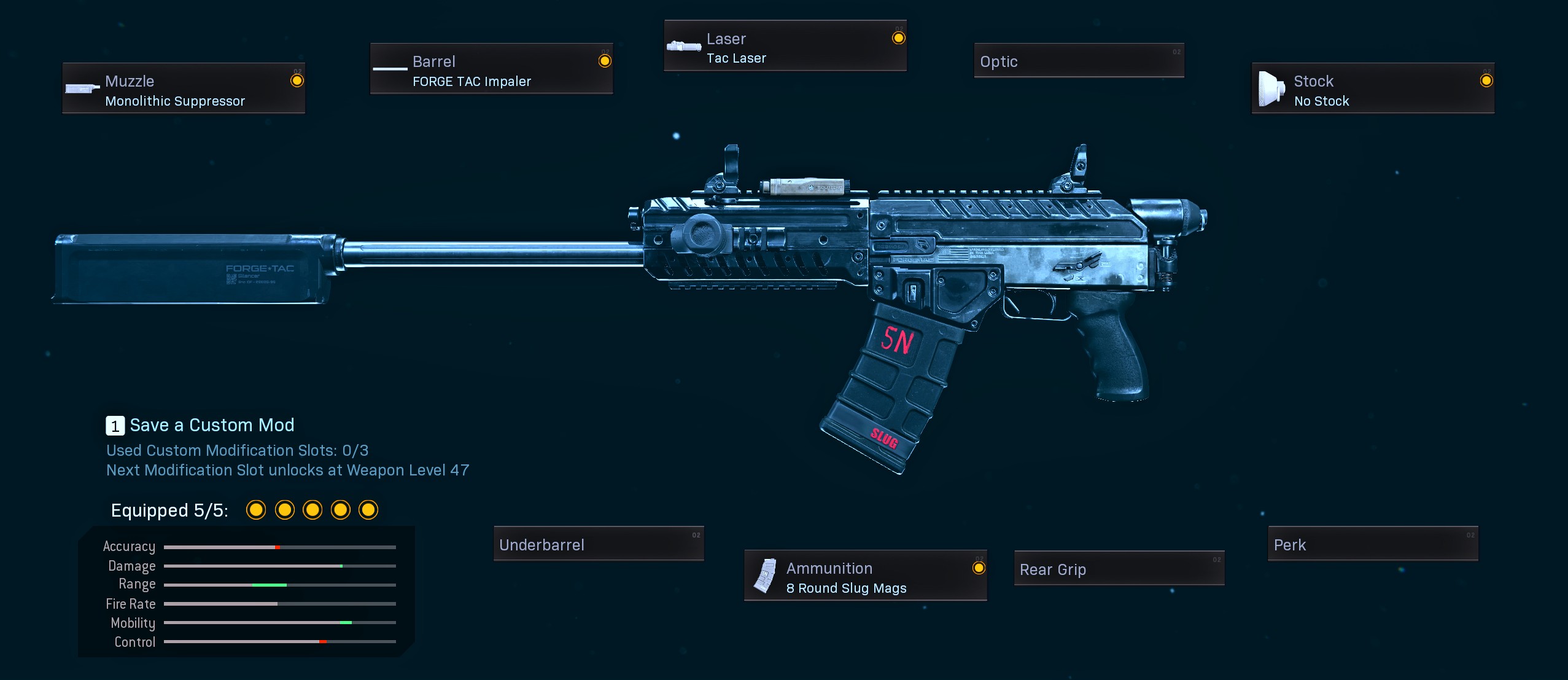The width and height of the screenshot is (1568, 680).
Task: Select the Stock slot showing No Stock
Action: point(1373,88)
